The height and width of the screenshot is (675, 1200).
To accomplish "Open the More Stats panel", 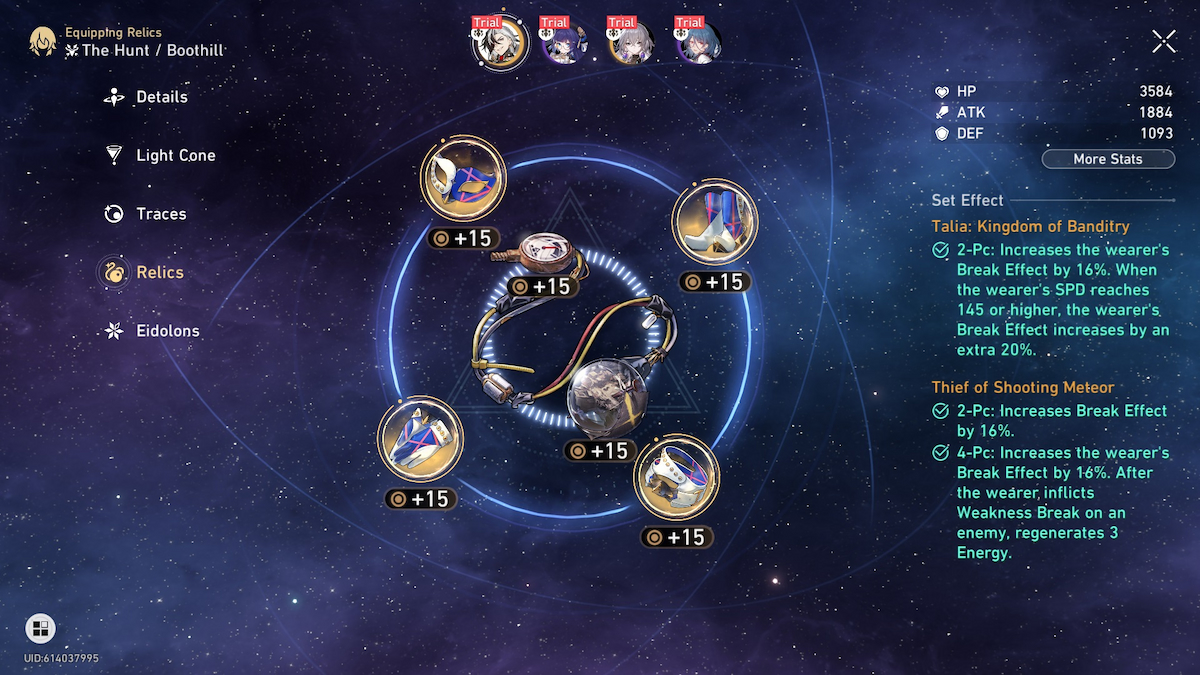I will 1107,159.
